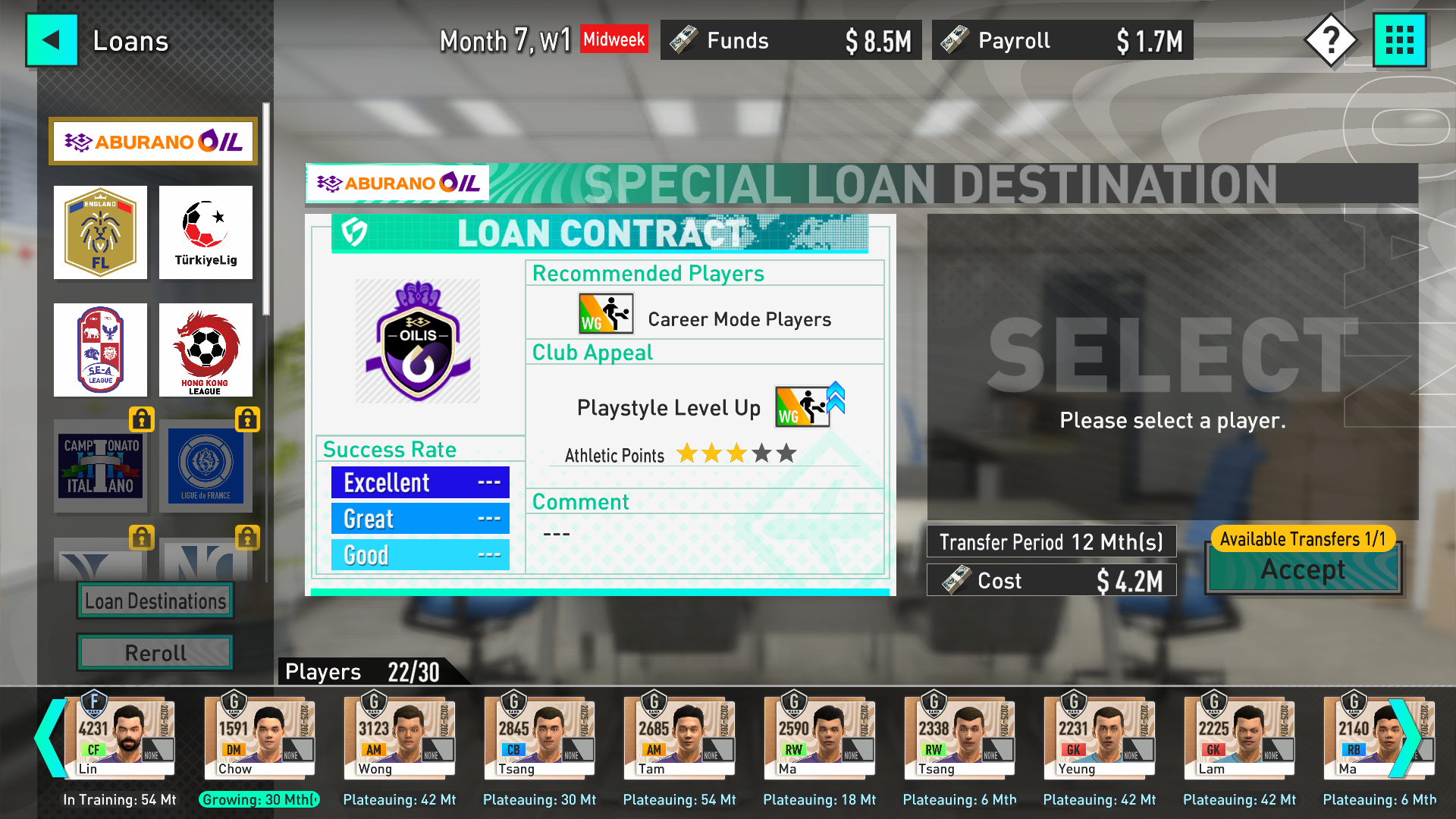The image size is (1456, 819).
Task: Choose the England FL league destination
Action: click(100, 233)
